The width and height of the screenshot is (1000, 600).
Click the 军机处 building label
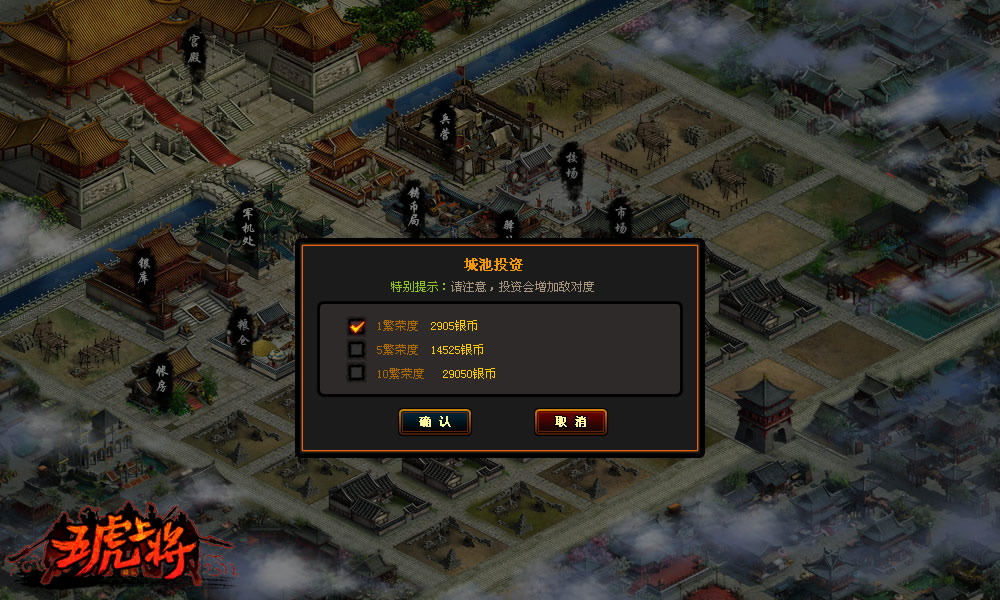pos(248,229)
